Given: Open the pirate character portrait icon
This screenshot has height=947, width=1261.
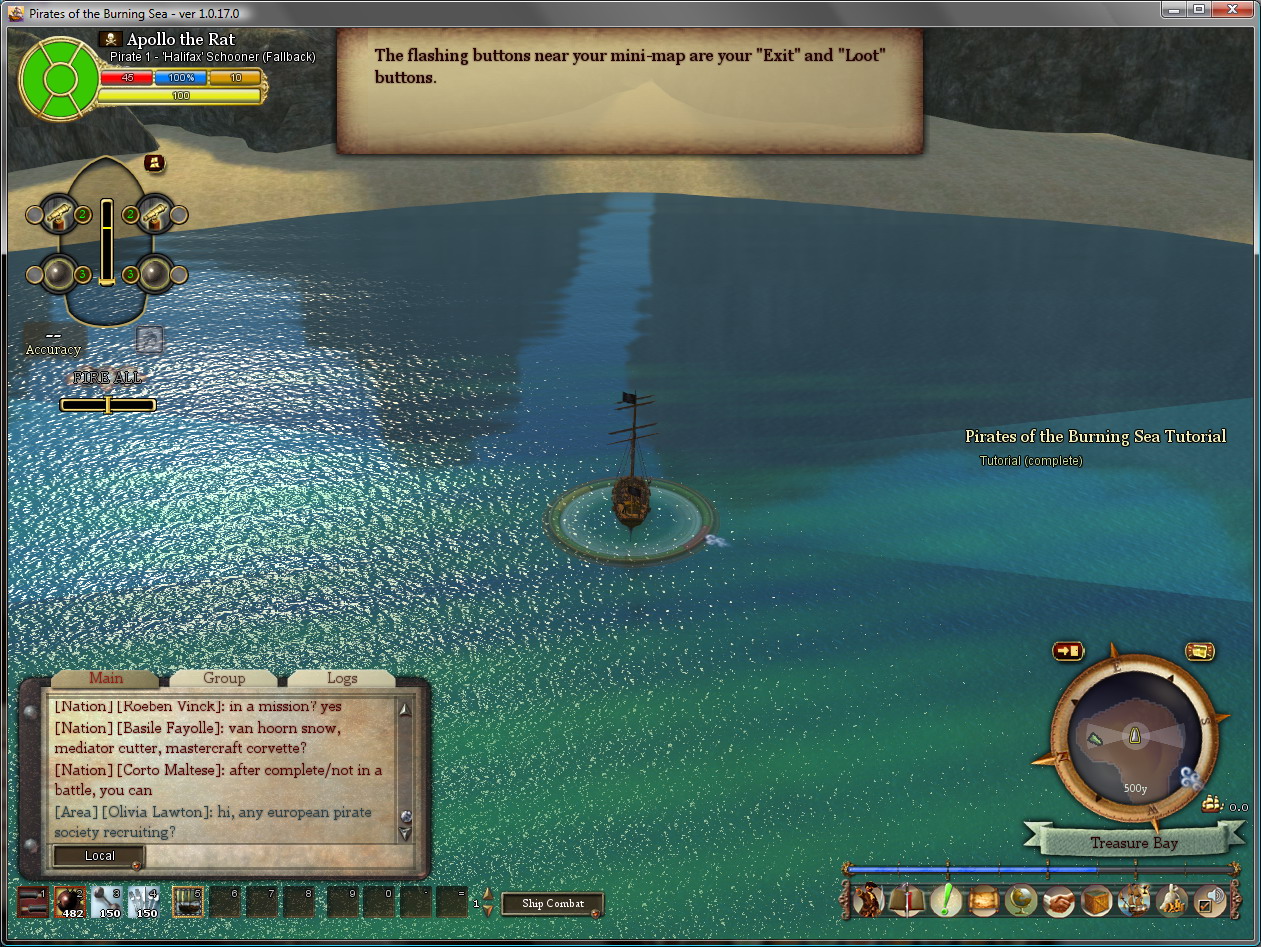Looking at the screenshot, I should tap(868, 900).
